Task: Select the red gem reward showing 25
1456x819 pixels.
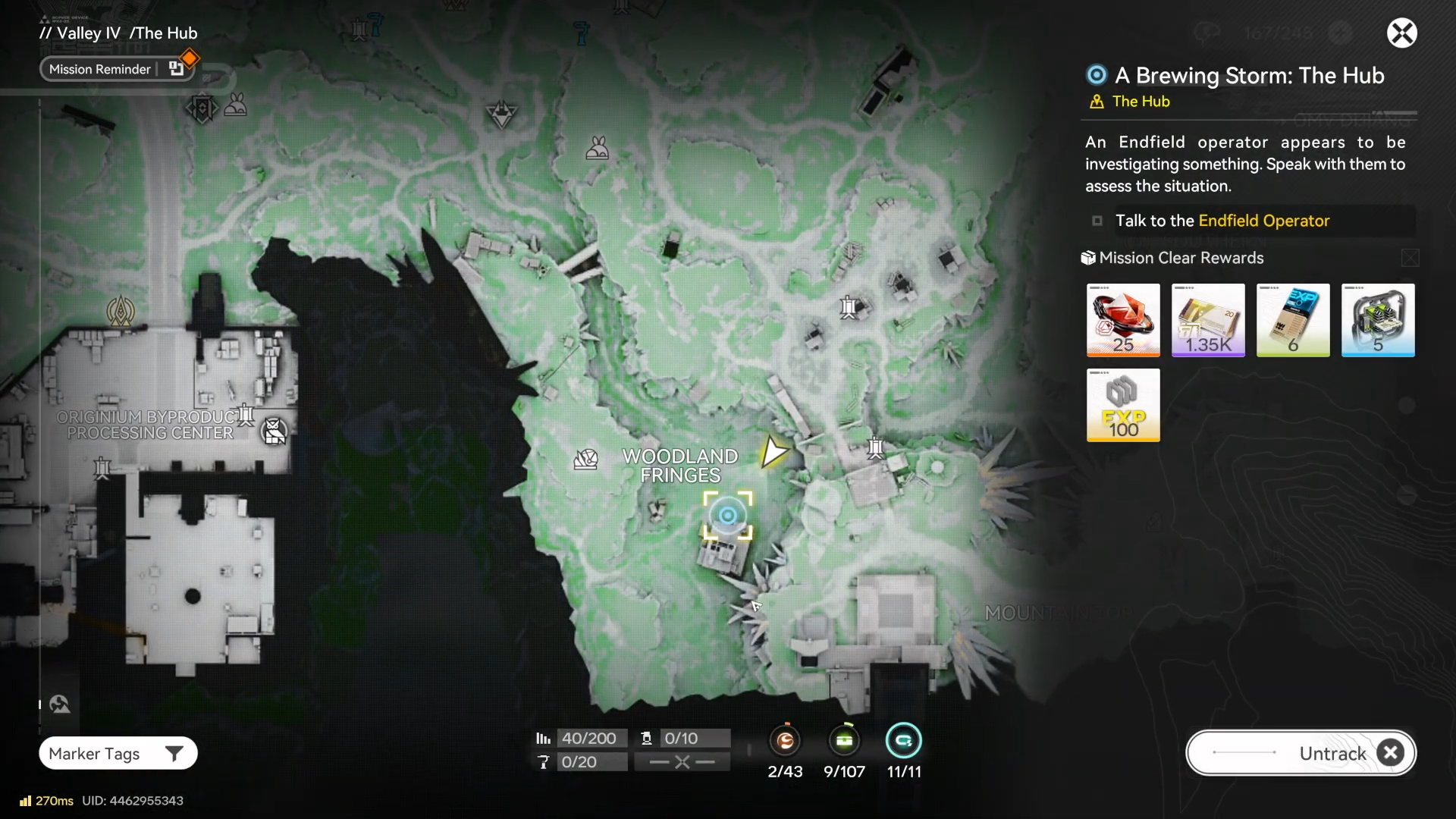Action: tap(1123, 320)
